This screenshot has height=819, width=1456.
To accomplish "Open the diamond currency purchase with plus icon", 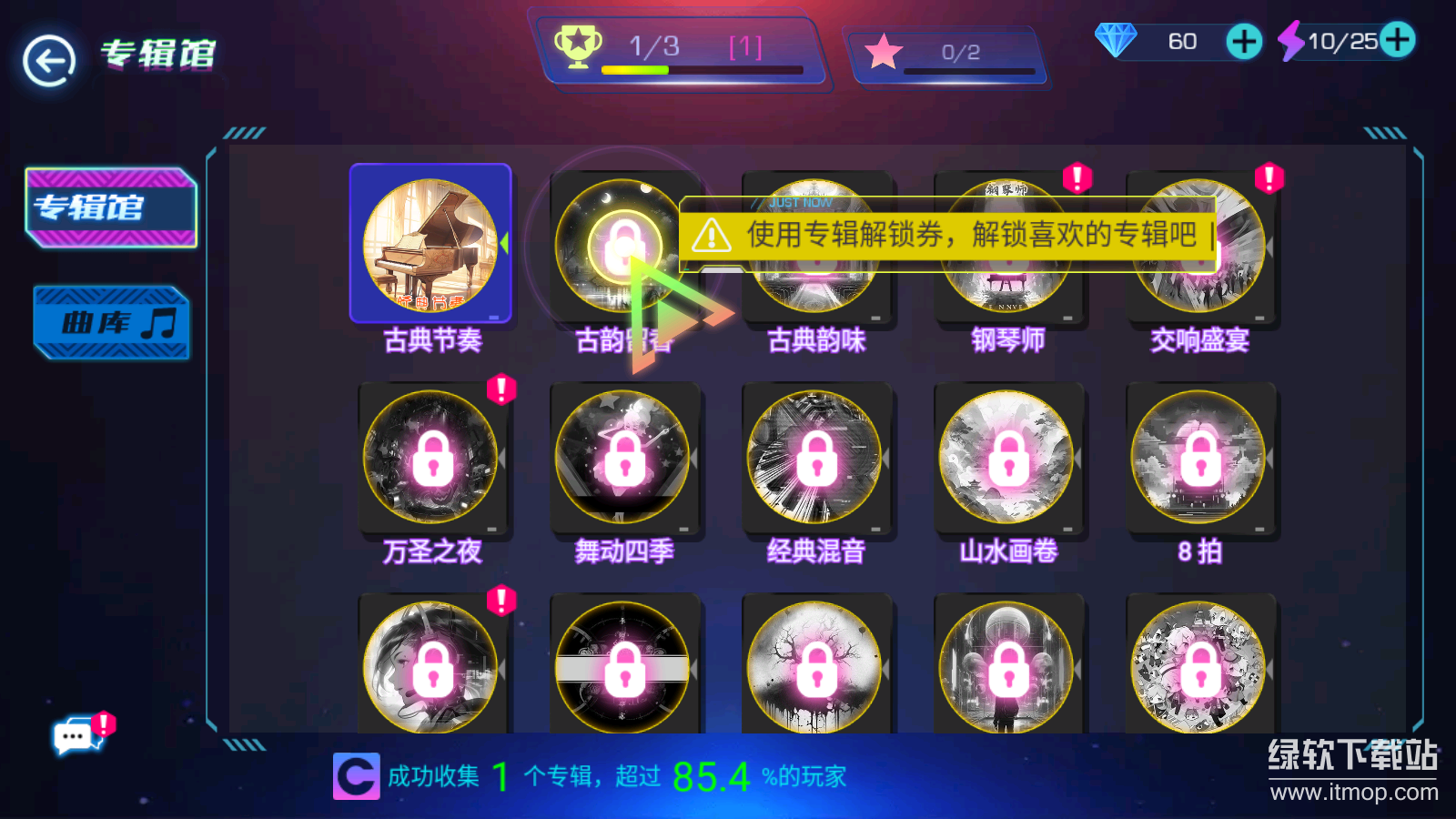I will coord(1242,42).
